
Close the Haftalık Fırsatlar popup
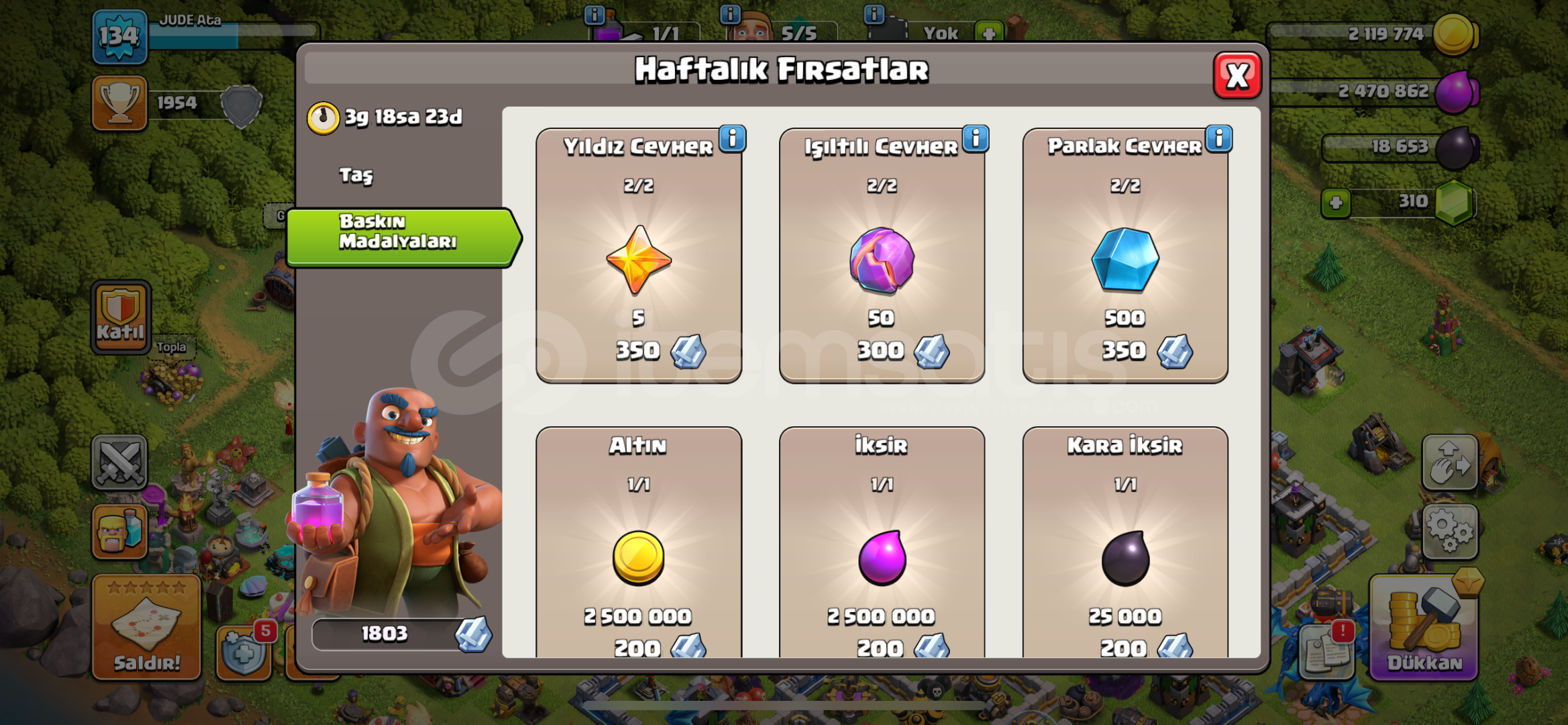[1238, 76]
